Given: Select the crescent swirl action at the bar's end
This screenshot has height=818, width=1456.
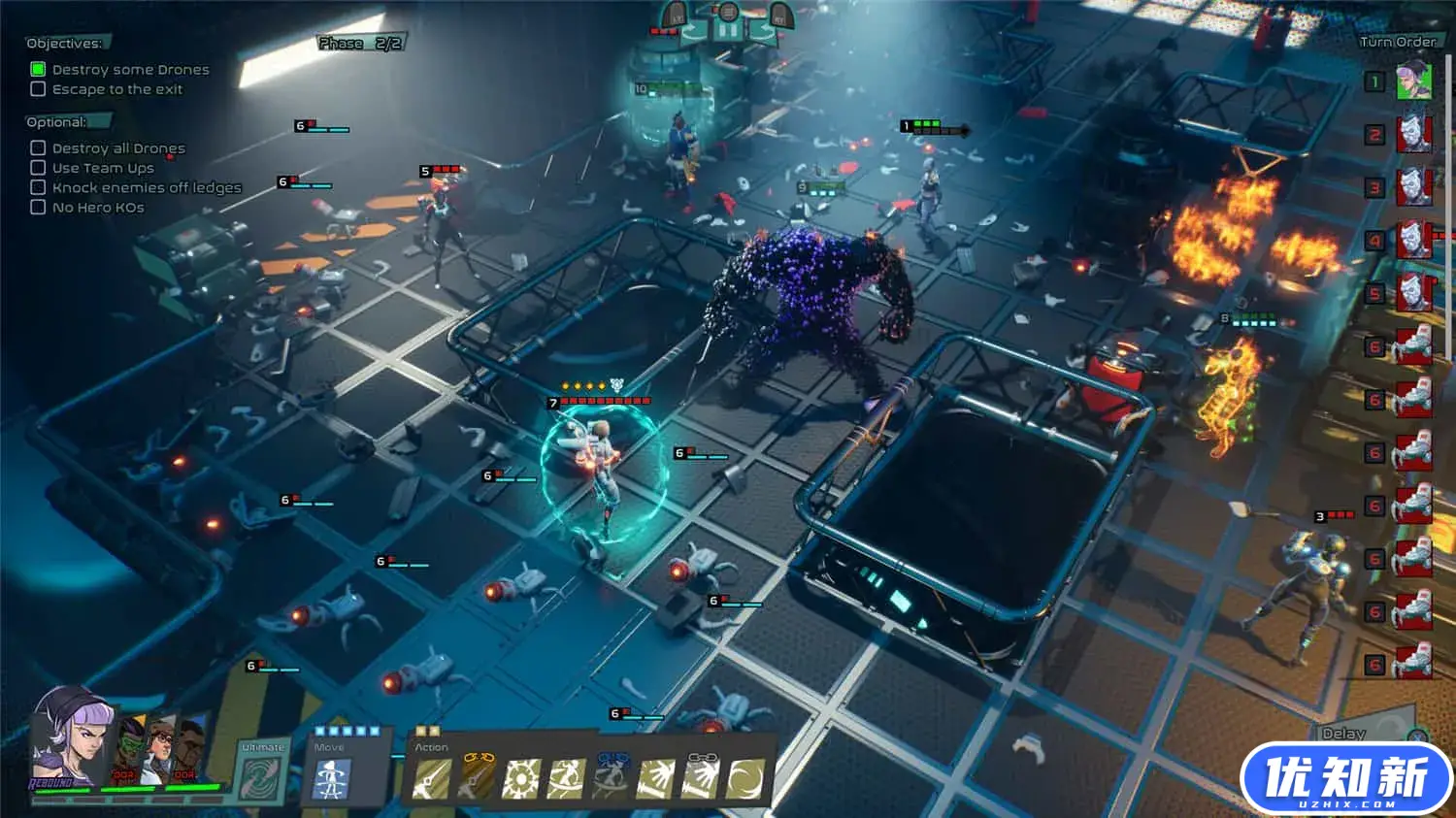Looking at the screenshot, I should pyautogui.click(x=745, y=778).
